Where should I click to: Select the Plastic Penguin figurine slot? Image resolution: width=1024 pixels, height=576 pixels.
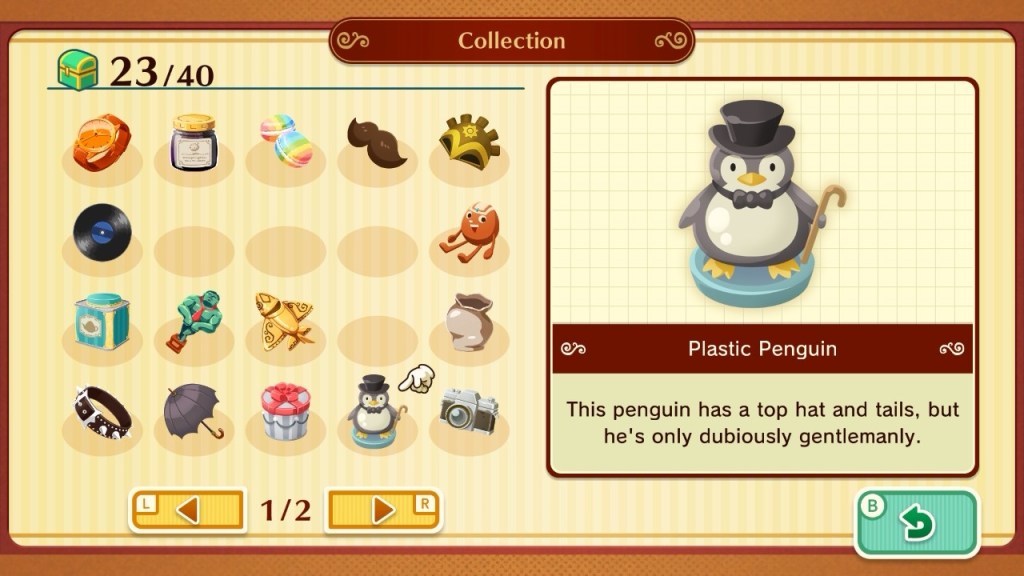375,412
